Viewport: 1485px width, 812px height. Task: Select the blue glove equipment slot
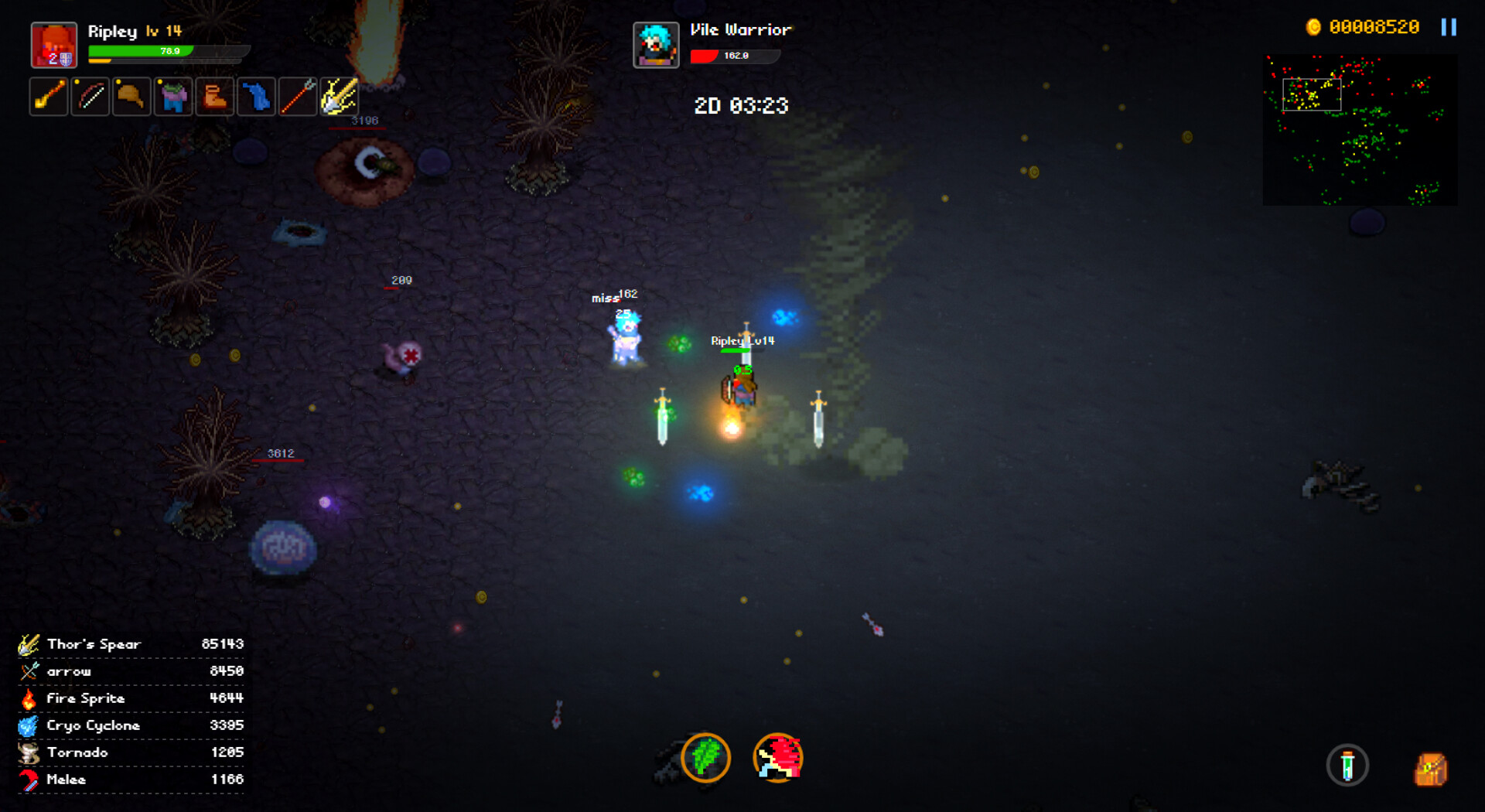pos(257,97)
